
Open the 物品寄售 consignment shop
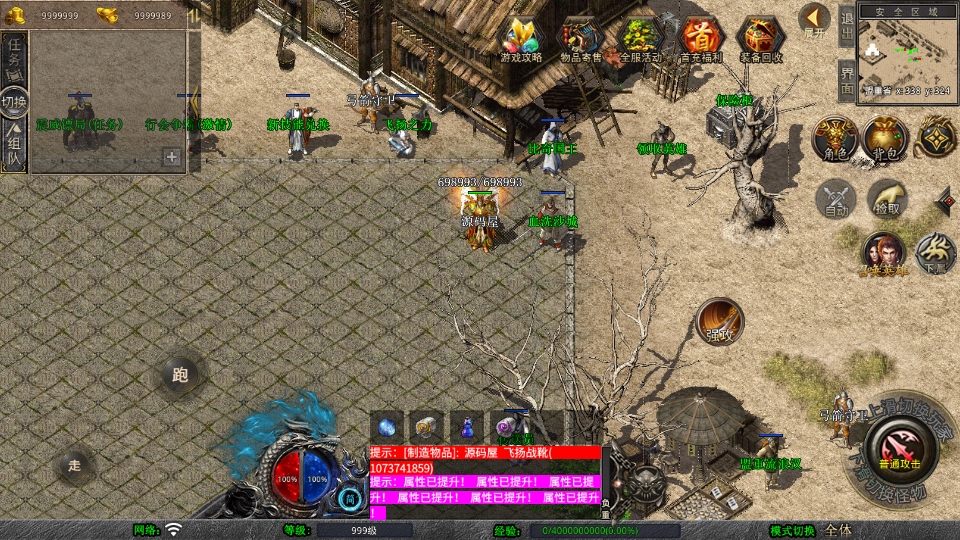581,38
